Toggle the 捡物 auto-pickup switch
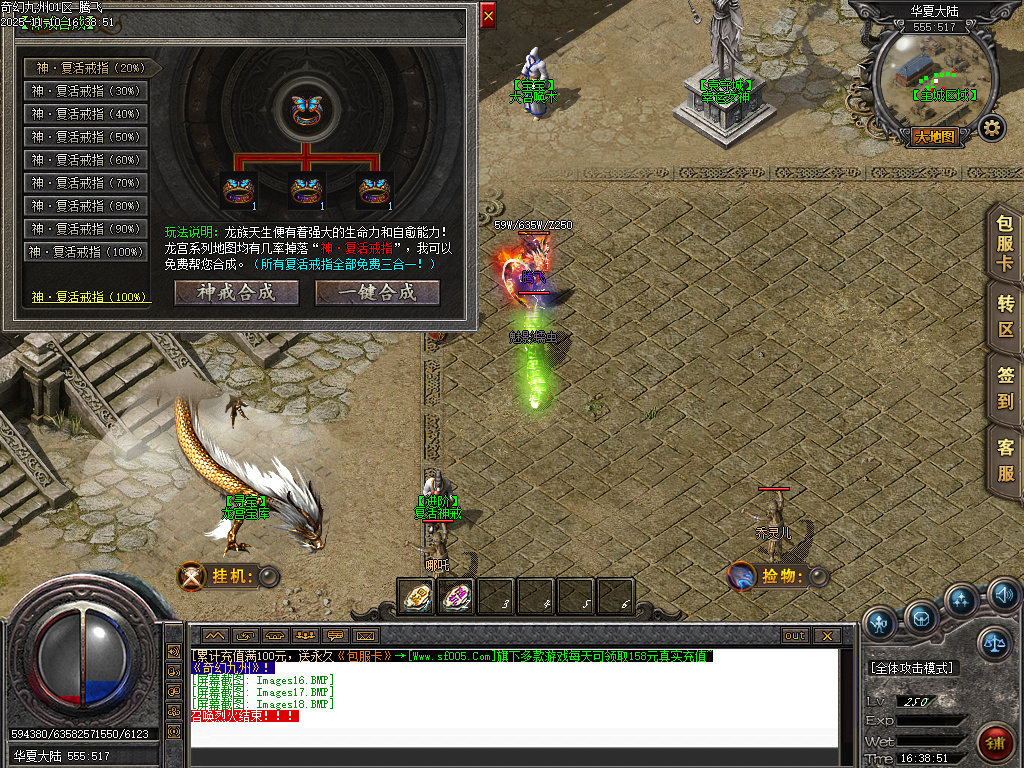Screen dimensions: 1024x768 pos(819,576)
